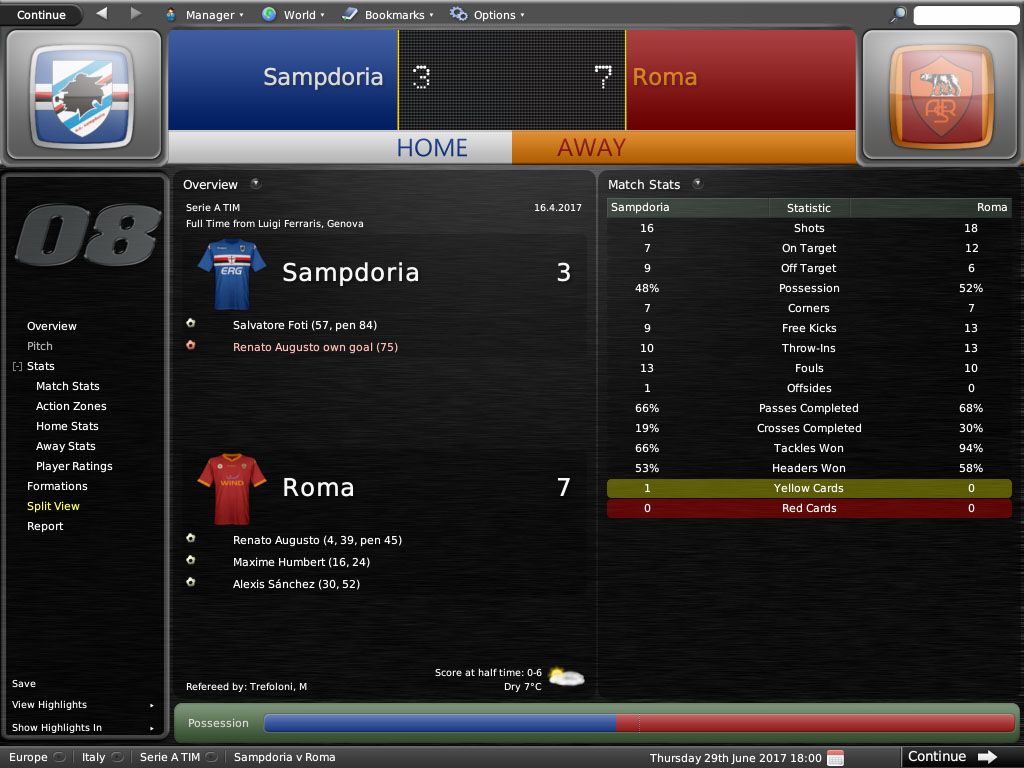
Task: Go back with the left arrow button
Action: point(102,14)
